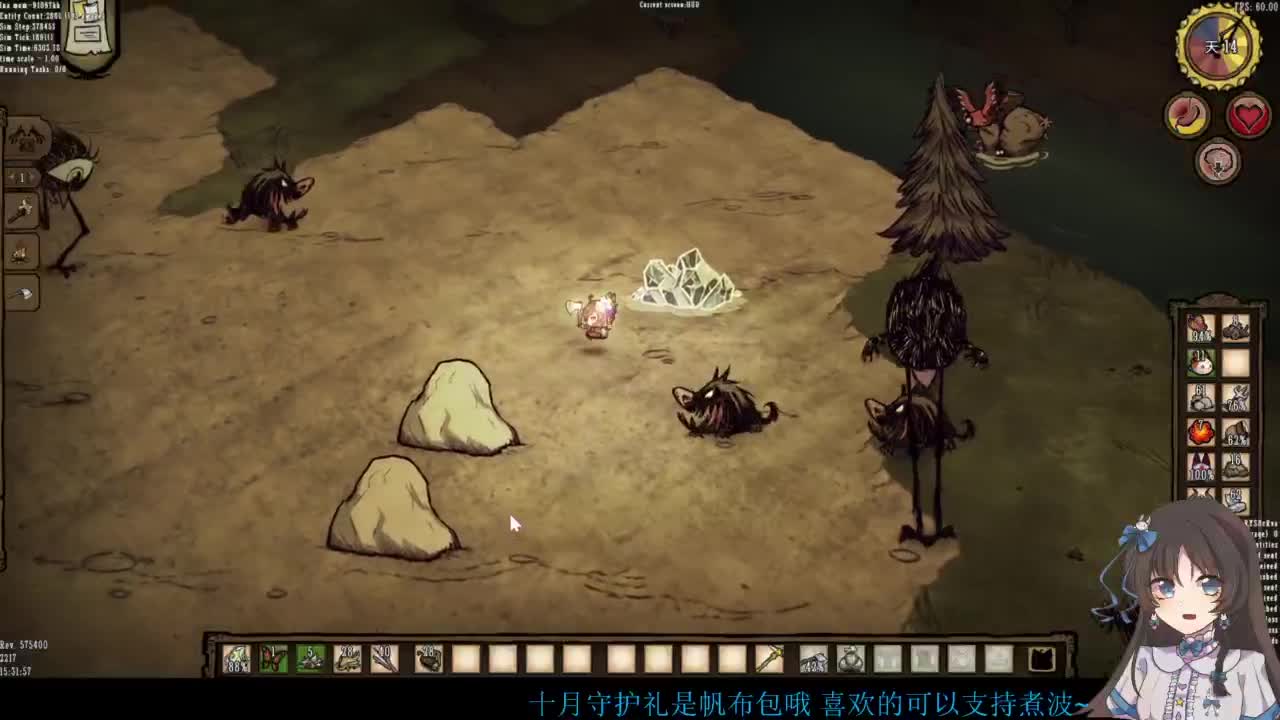
Task: Open the trap Survival crafting tab
Action: (x=21, y=294)
